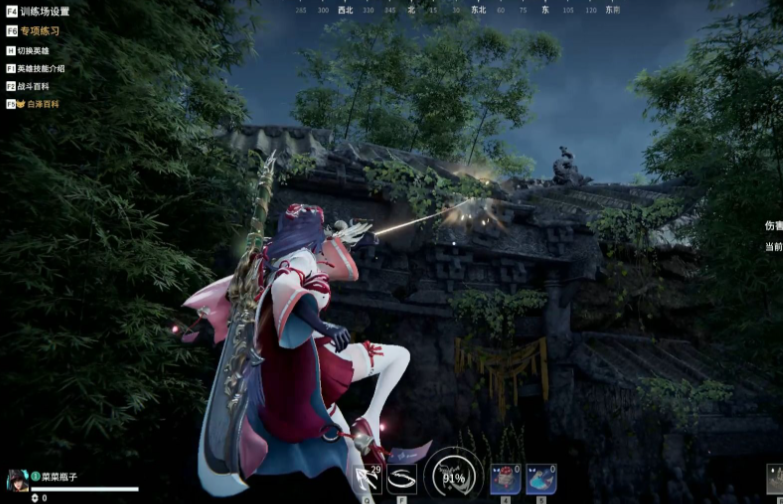Activate the swirling slash skill icon
The image size is (783, 504).
(x=402, y=480)
